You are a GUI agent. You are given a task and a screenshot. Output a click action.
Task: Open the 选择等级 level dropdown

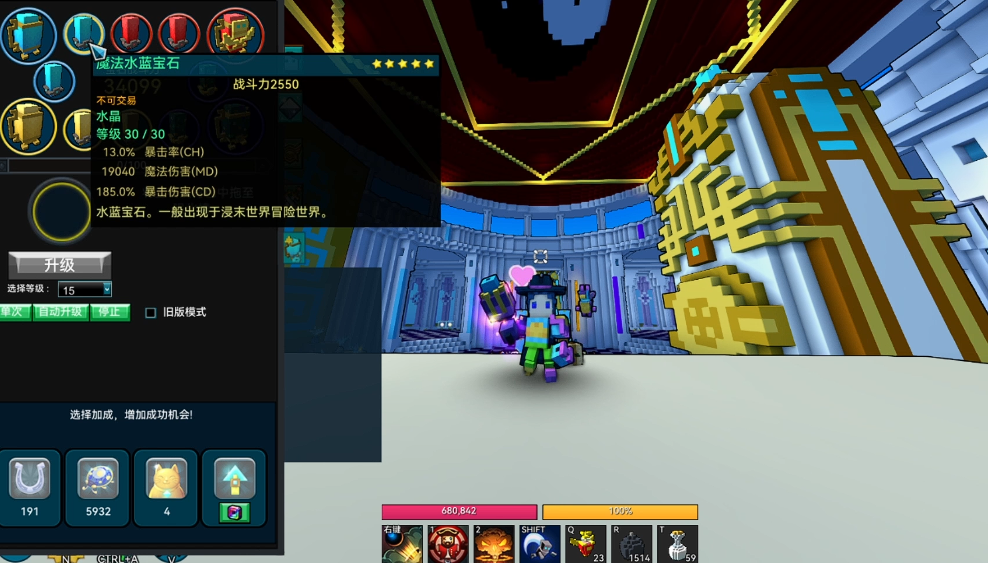coord(85,290)
